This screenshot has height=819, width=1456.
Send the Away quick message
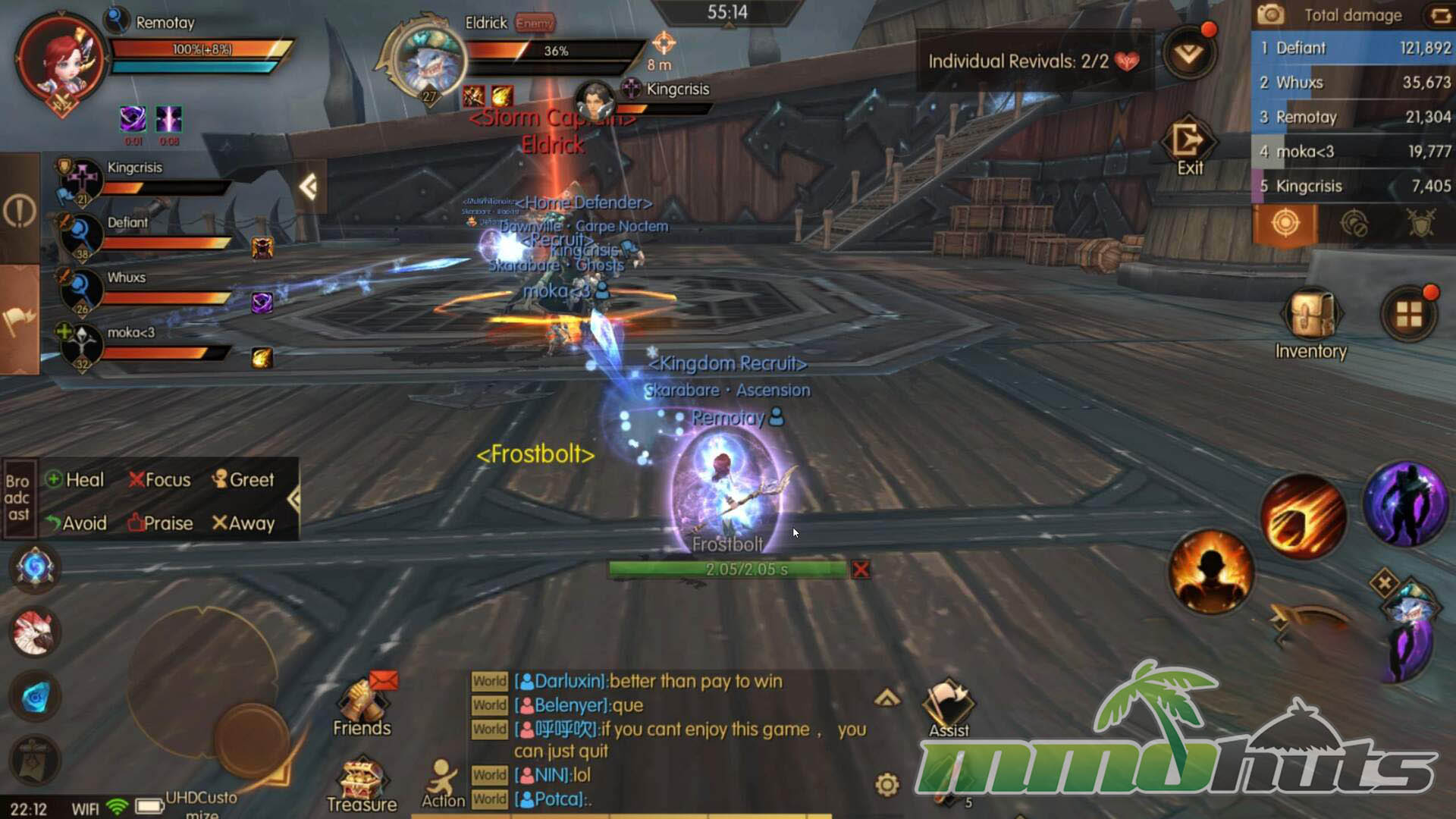[x=243, y=523]
